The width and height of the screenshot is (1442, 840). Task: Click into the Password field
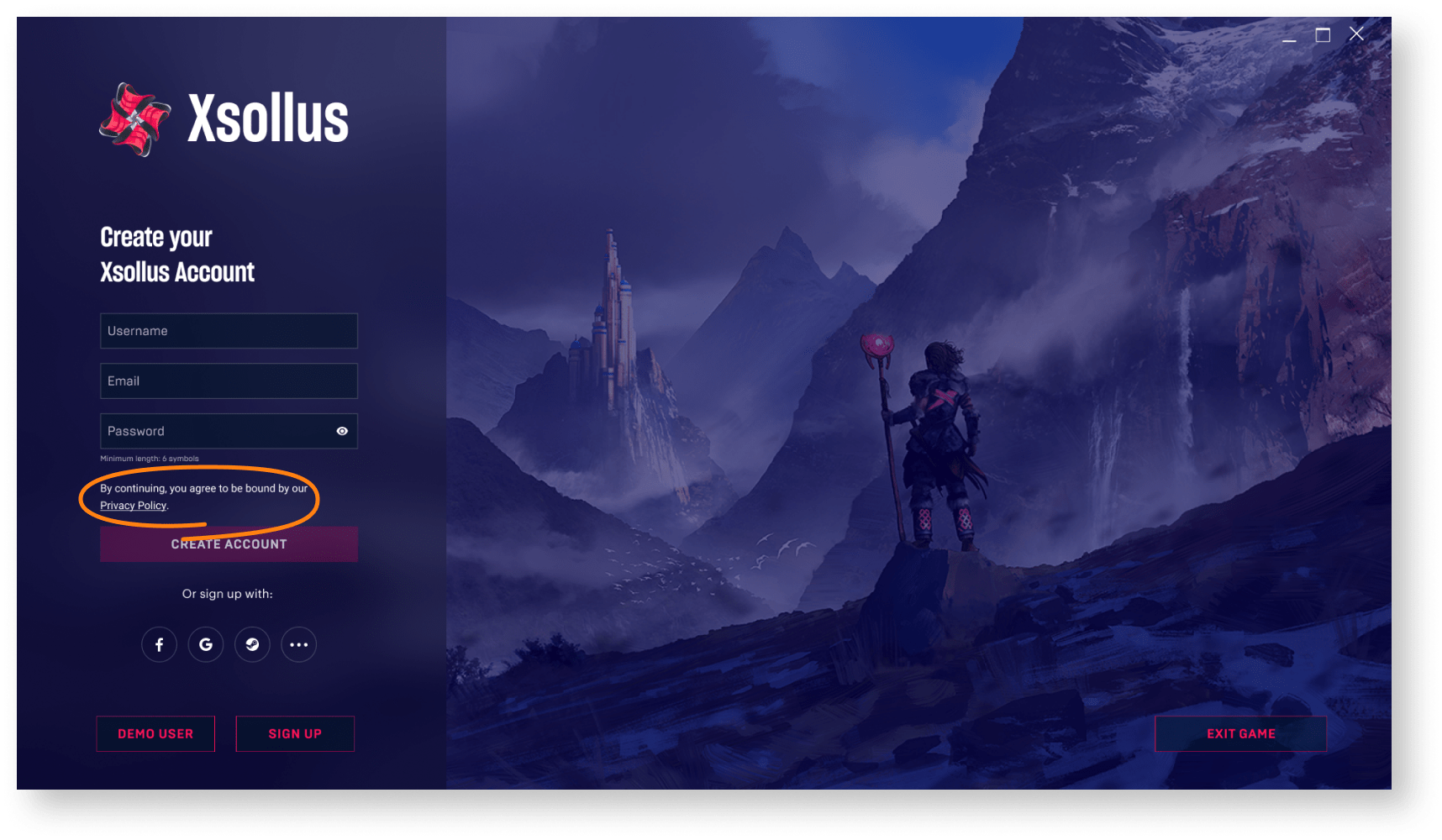214,431
